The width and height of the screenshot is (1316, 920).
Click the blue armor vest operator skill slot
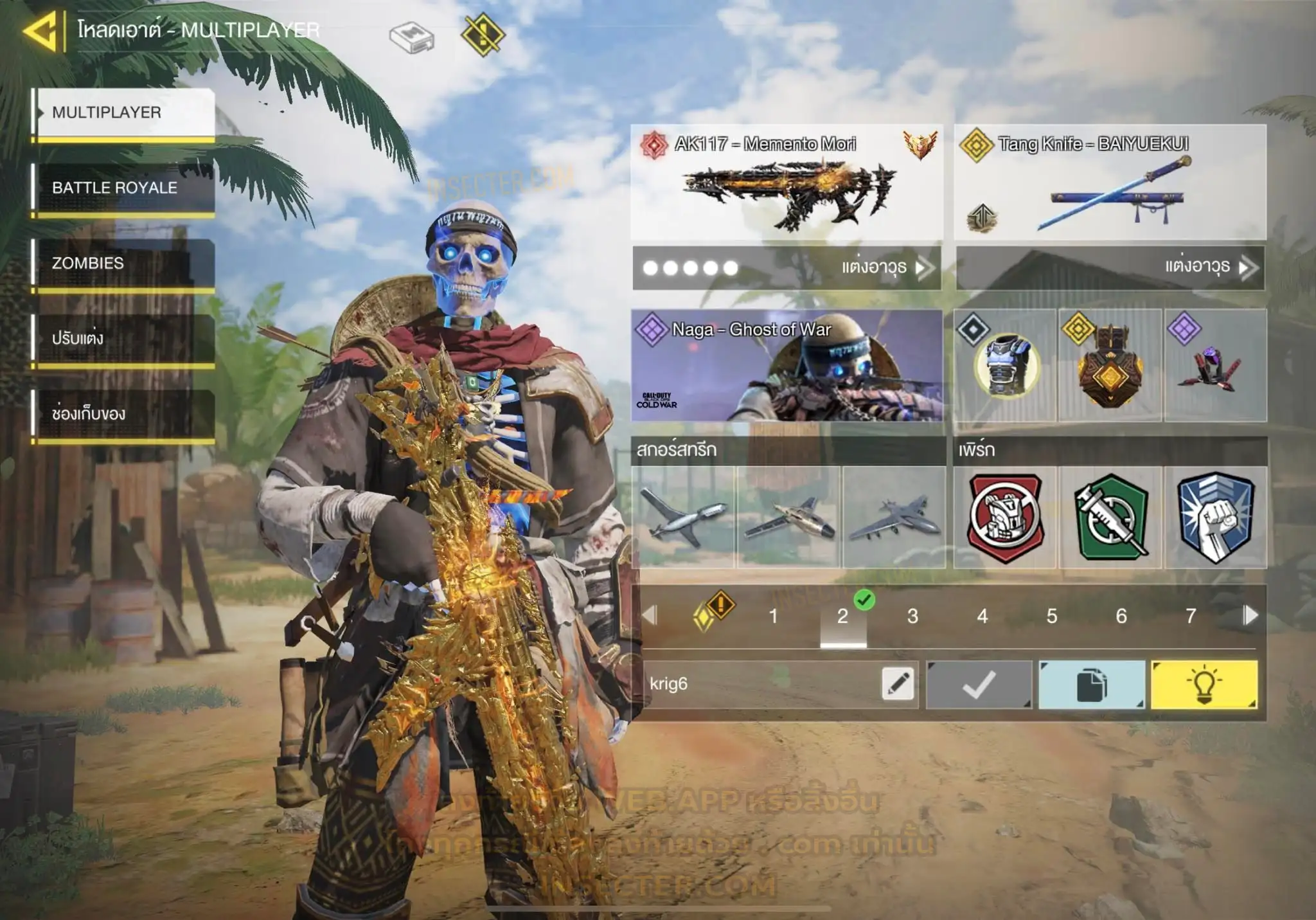pyautogui.click(x=1005, y=365)
